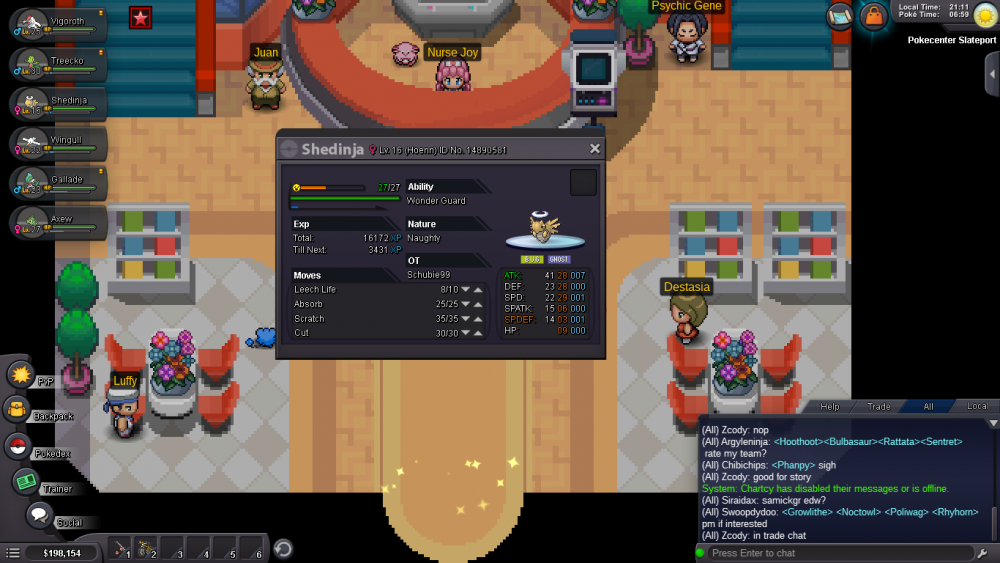
Task: Open the PvP menu
Action: pos(21,375)
